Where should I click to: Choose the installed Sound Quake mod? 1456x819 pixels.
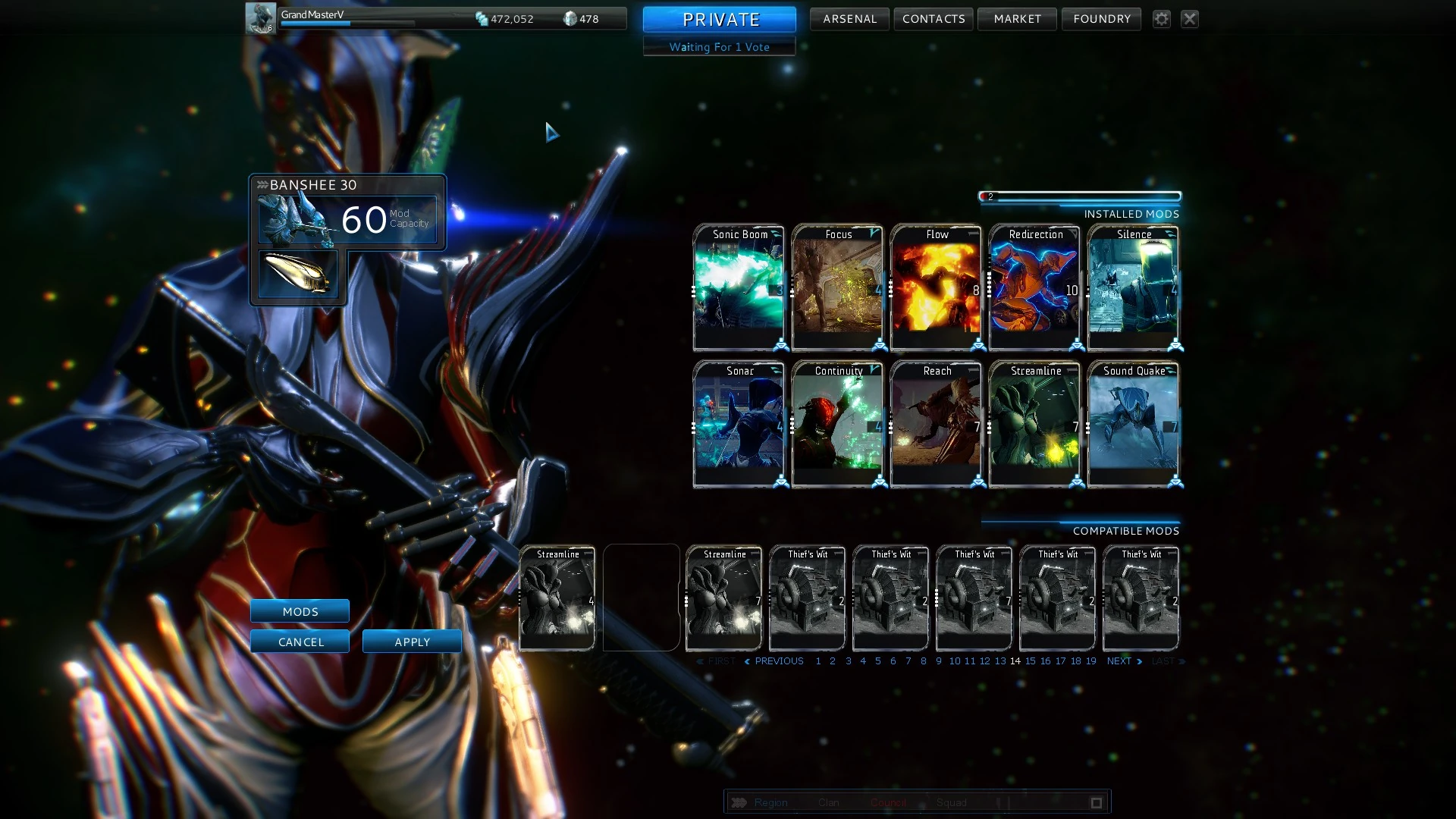pos(1134,425)
